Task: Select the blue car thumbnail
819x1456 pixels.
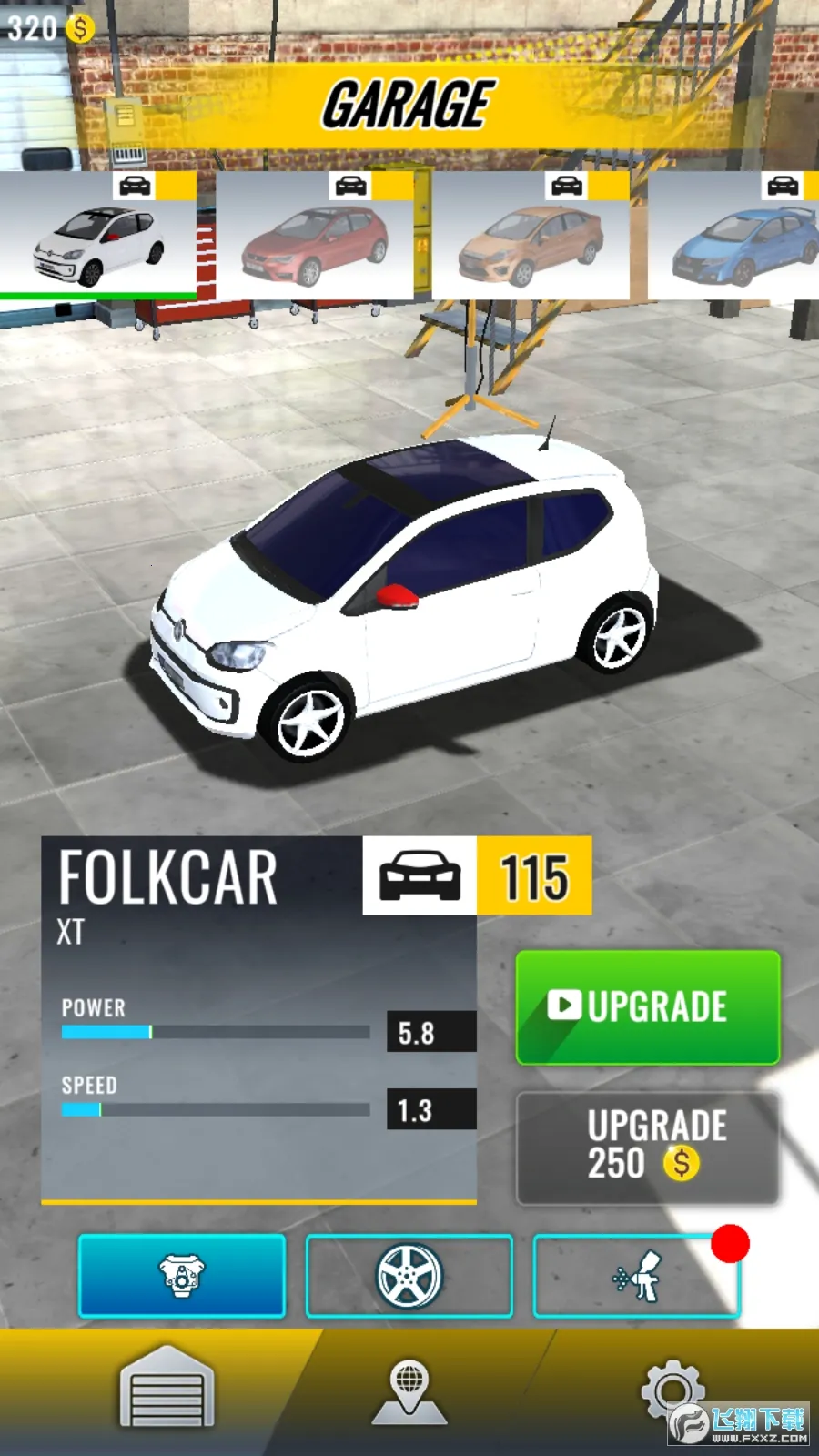Action: tap(737, 237)
